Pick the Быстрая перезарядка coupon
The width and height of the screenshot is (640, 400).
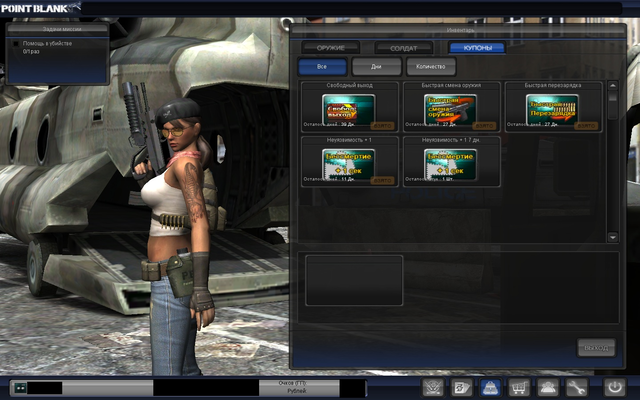coord(552,109)
